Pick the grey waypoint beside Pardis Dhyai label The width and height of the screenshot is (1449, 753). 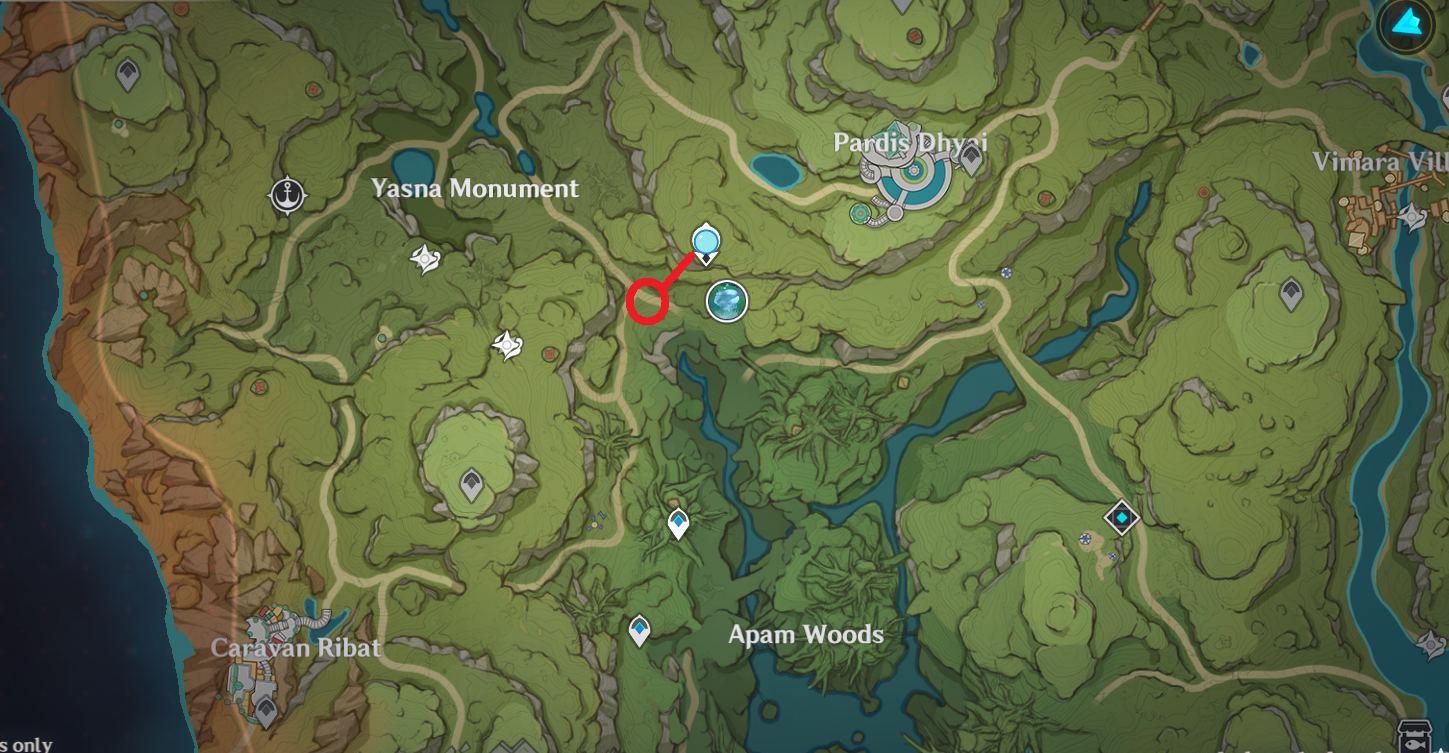pyautogui.click(x=970, y=159)
